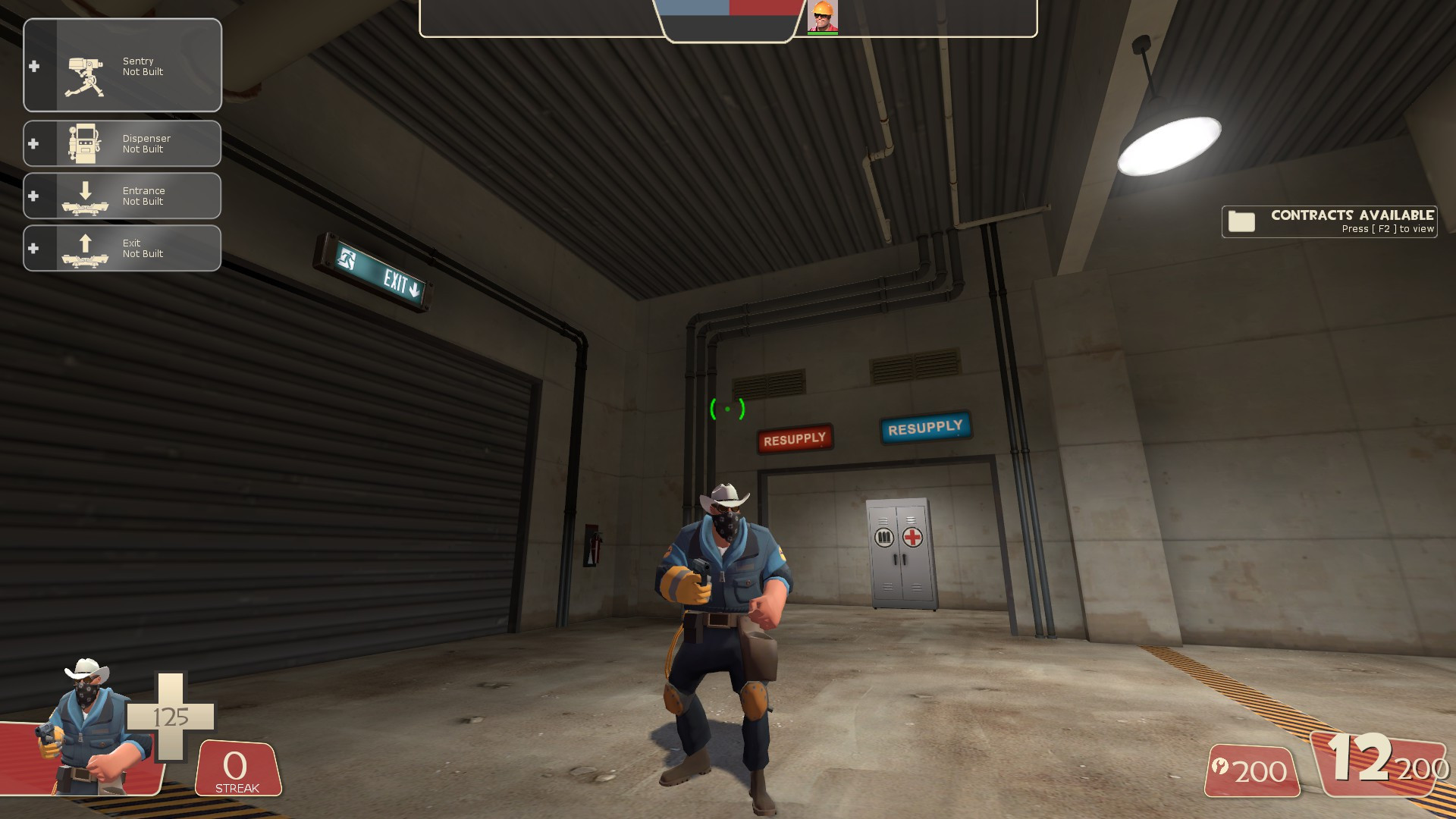Open the contracts folder icon
1456x819 pixels.
coord(1241,221)
